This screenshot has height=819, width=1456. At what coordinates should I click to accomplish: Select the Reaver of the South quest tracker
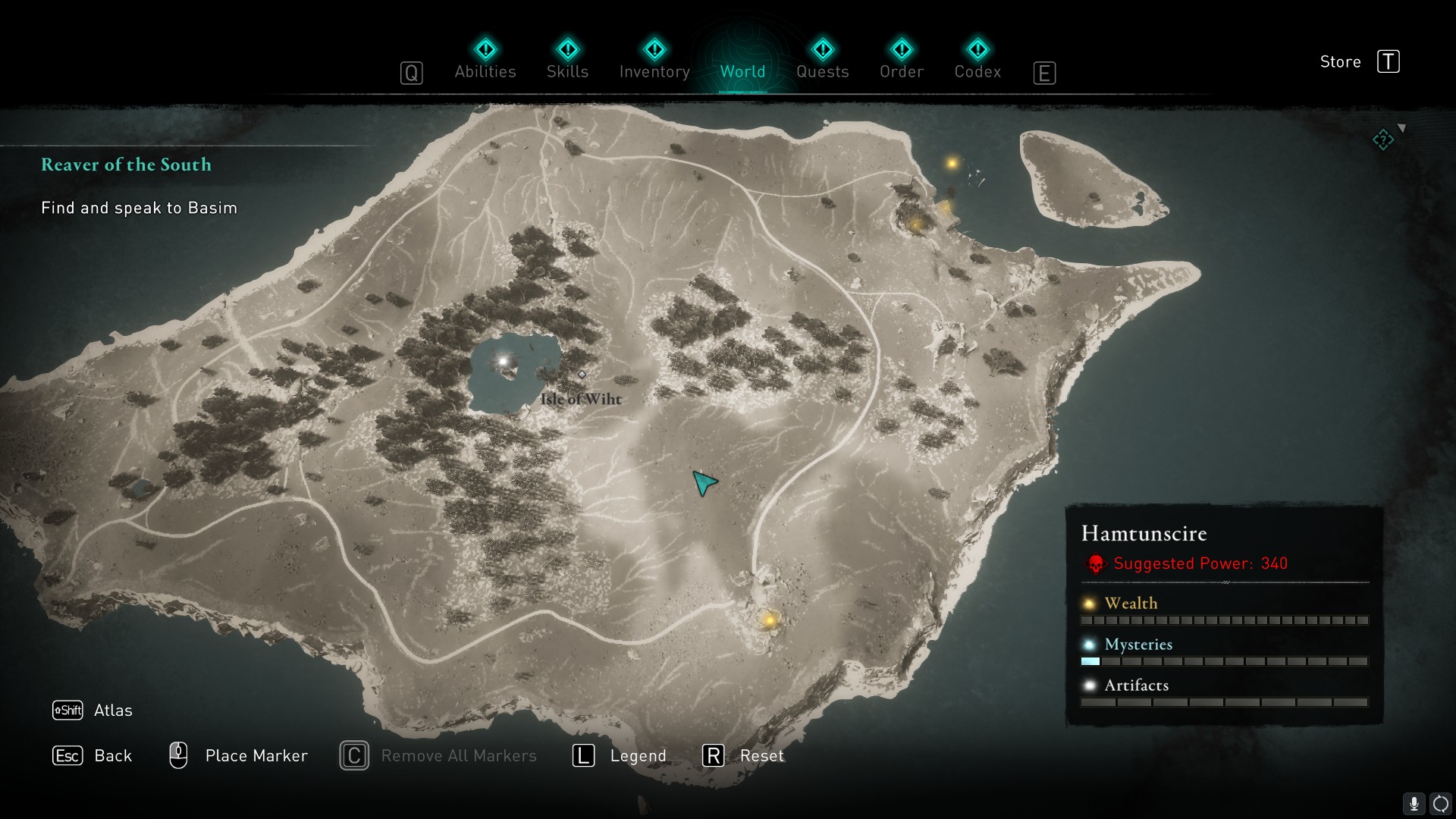126,165
